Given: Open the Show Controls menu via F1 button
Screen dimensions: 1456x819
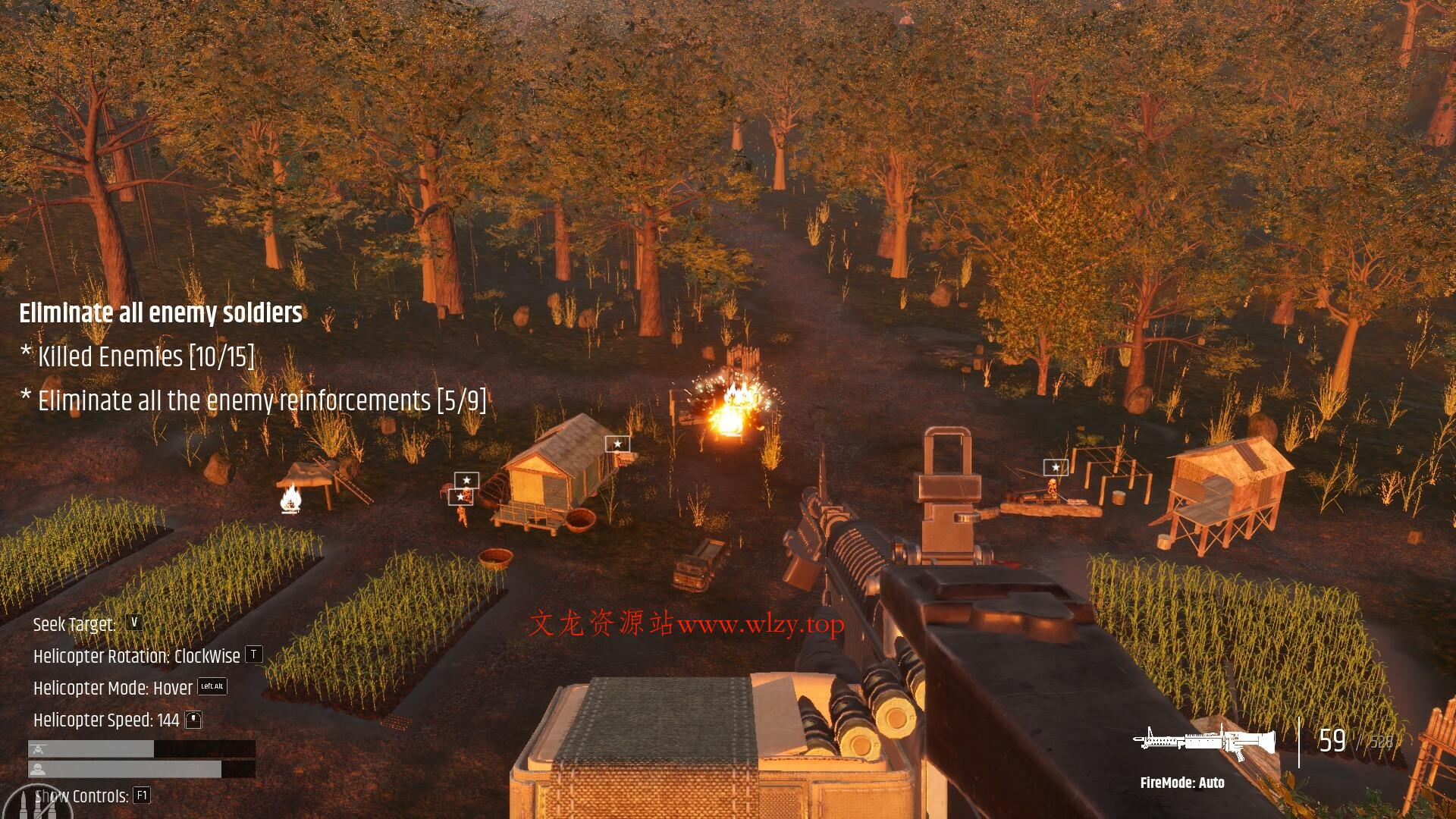Looking at the screenshot, I should point(142,796).
